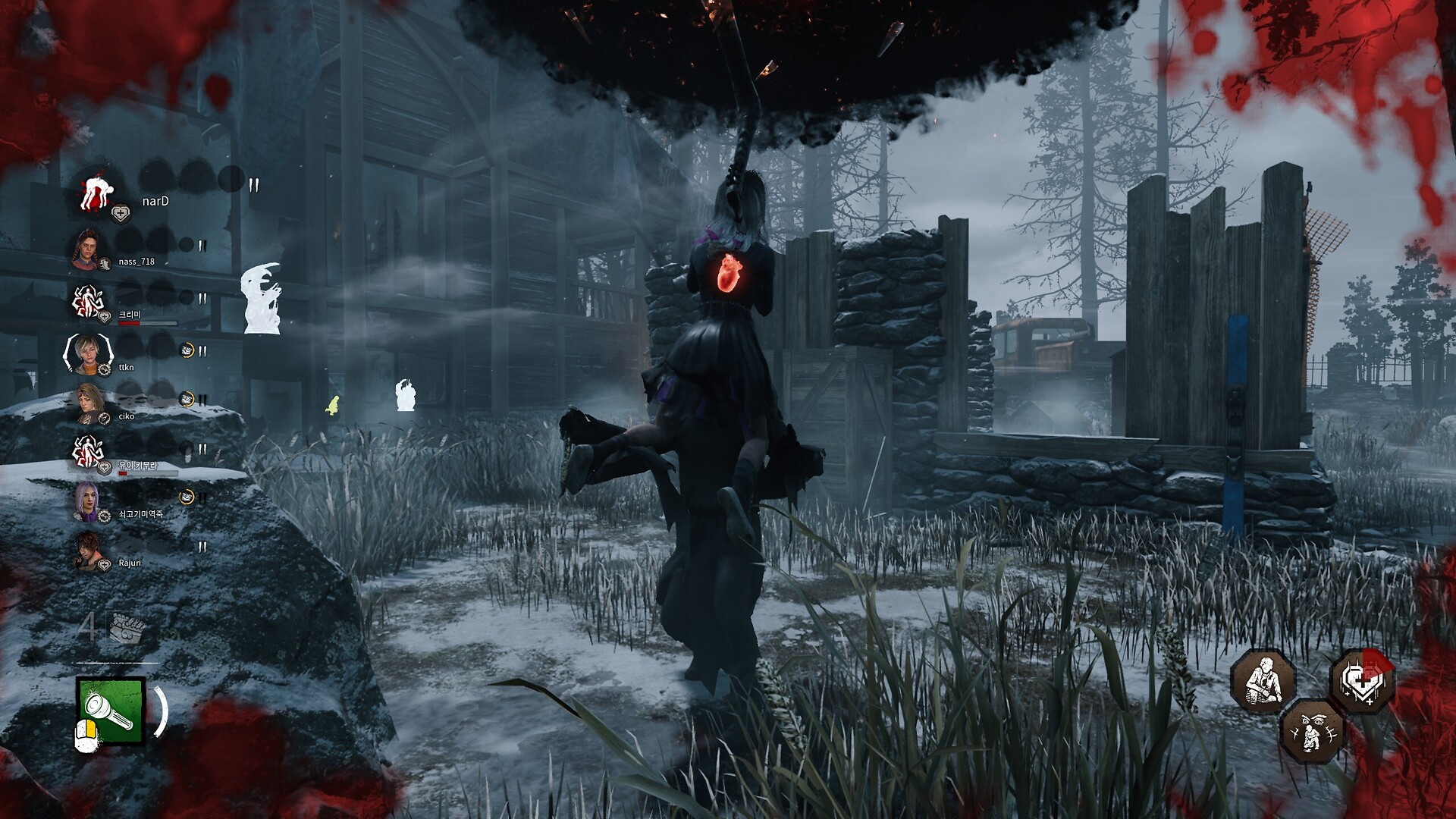Viewport: 1456px width, 819px height.
Task: Activate the heart with cross perk
Action: click(x=1362, y=680)
